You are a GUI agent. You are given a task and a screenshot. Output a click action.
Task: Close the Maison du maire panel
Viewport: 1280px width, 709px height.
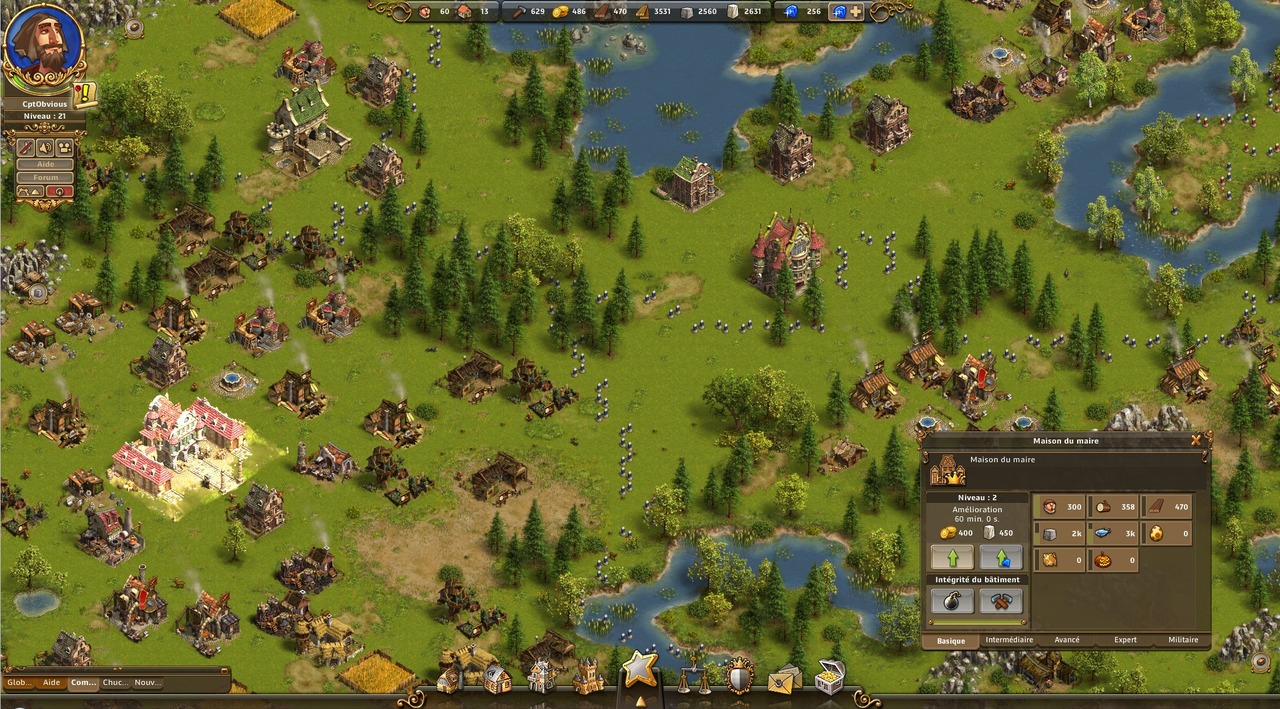tap(1196, 439)
